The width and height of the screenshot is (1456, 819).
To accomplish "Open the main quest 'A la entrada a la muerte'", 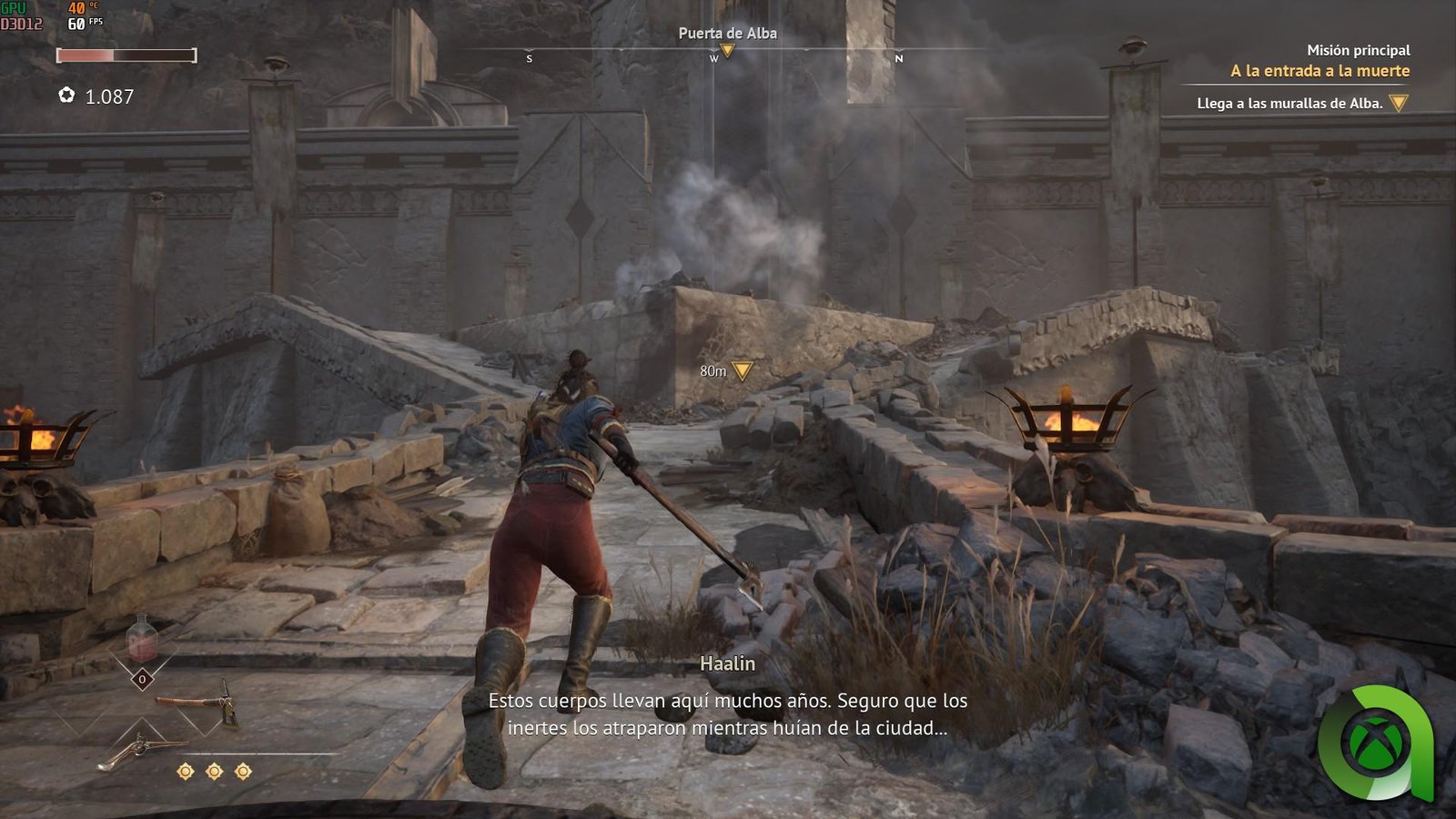I will [1319, 71].
